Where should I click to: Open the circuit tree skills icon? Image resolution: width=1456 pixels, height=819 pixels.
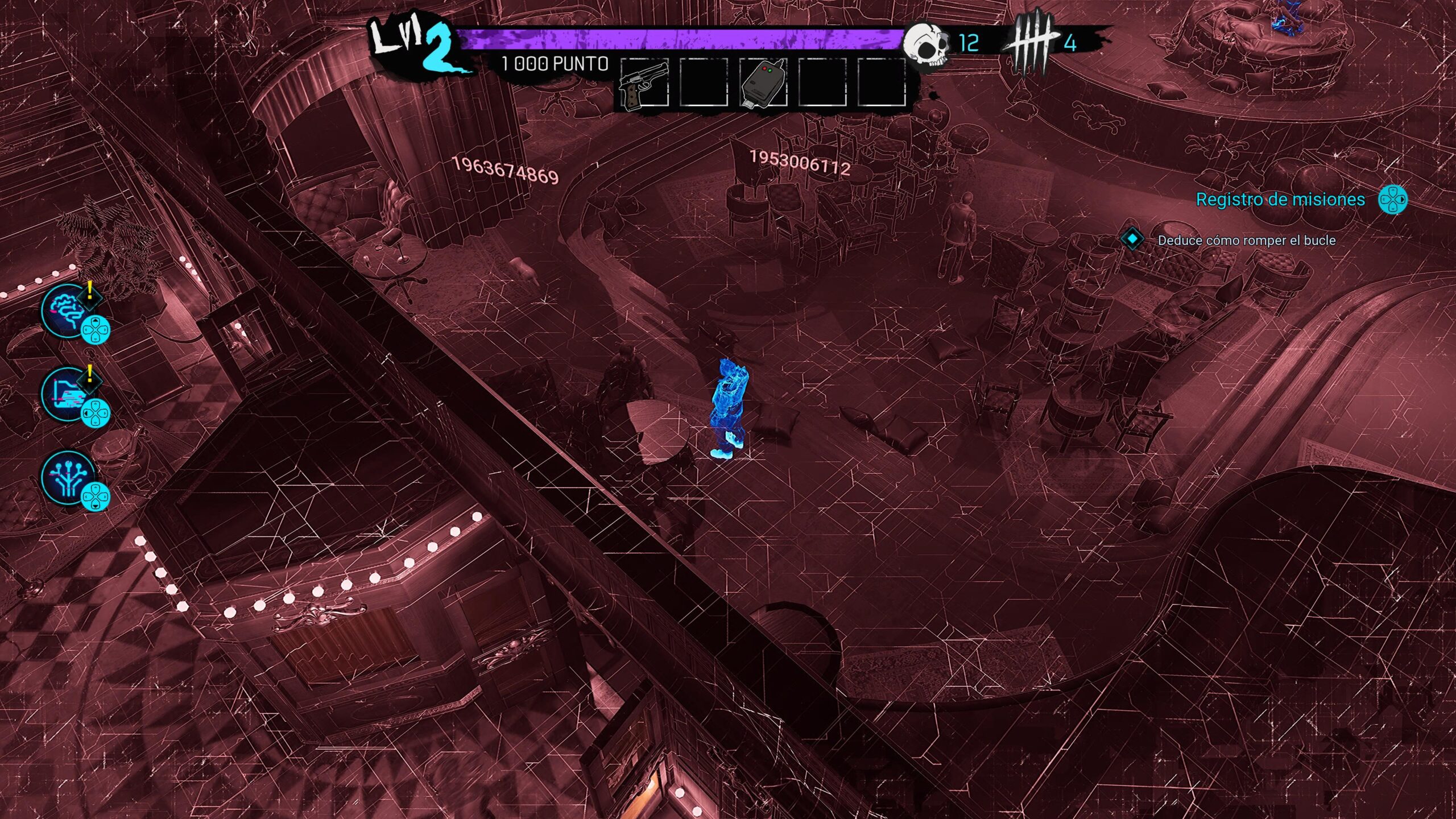click(x=68, y=478)
